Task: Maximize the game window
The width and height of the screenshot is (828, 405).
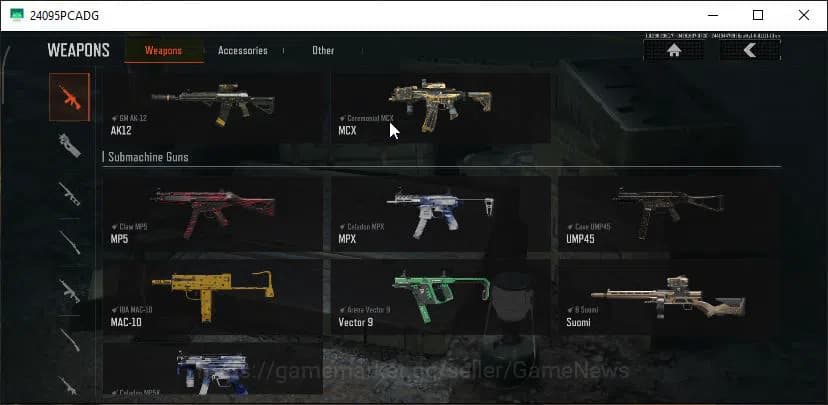Action: 758,15
